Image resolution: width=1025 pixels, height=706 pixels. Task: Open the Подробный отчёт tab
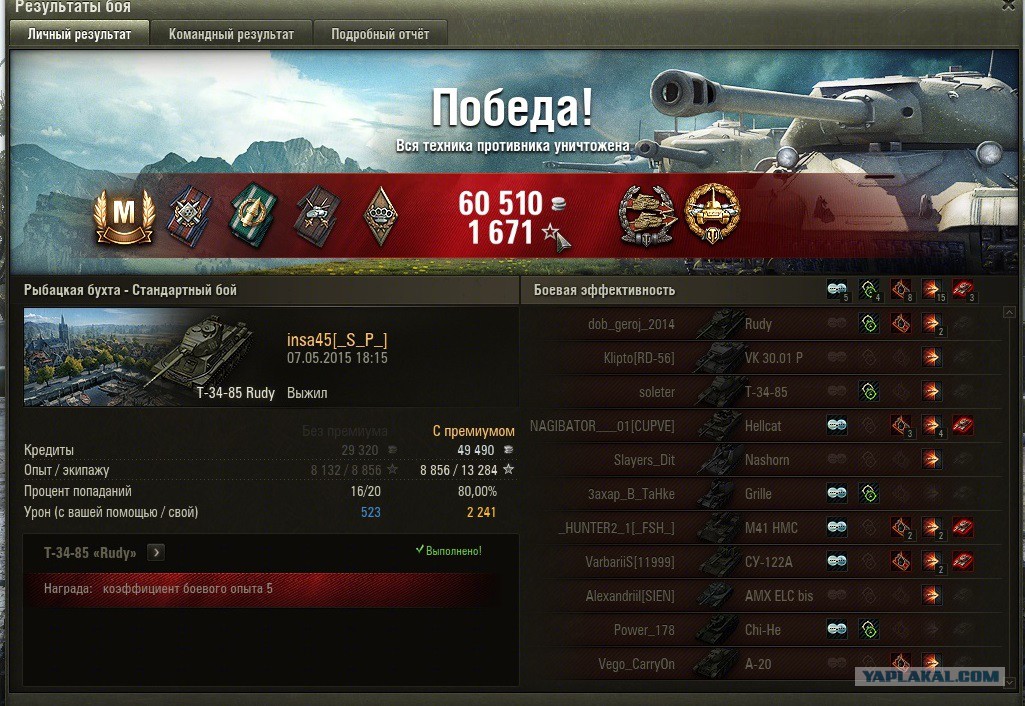(x=380, y=34)
